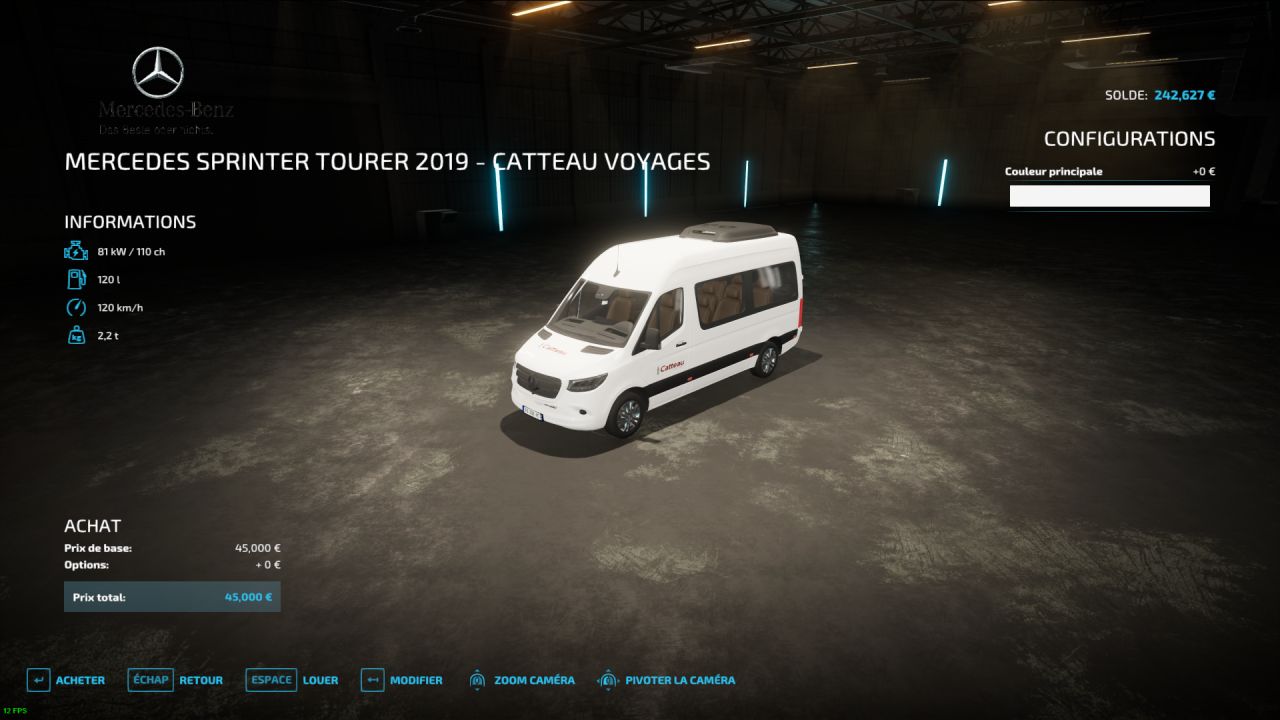Select the fuel capacity icon next to 120 l
This screenshot has height=720, width=1280.
(x=76, y=279)
